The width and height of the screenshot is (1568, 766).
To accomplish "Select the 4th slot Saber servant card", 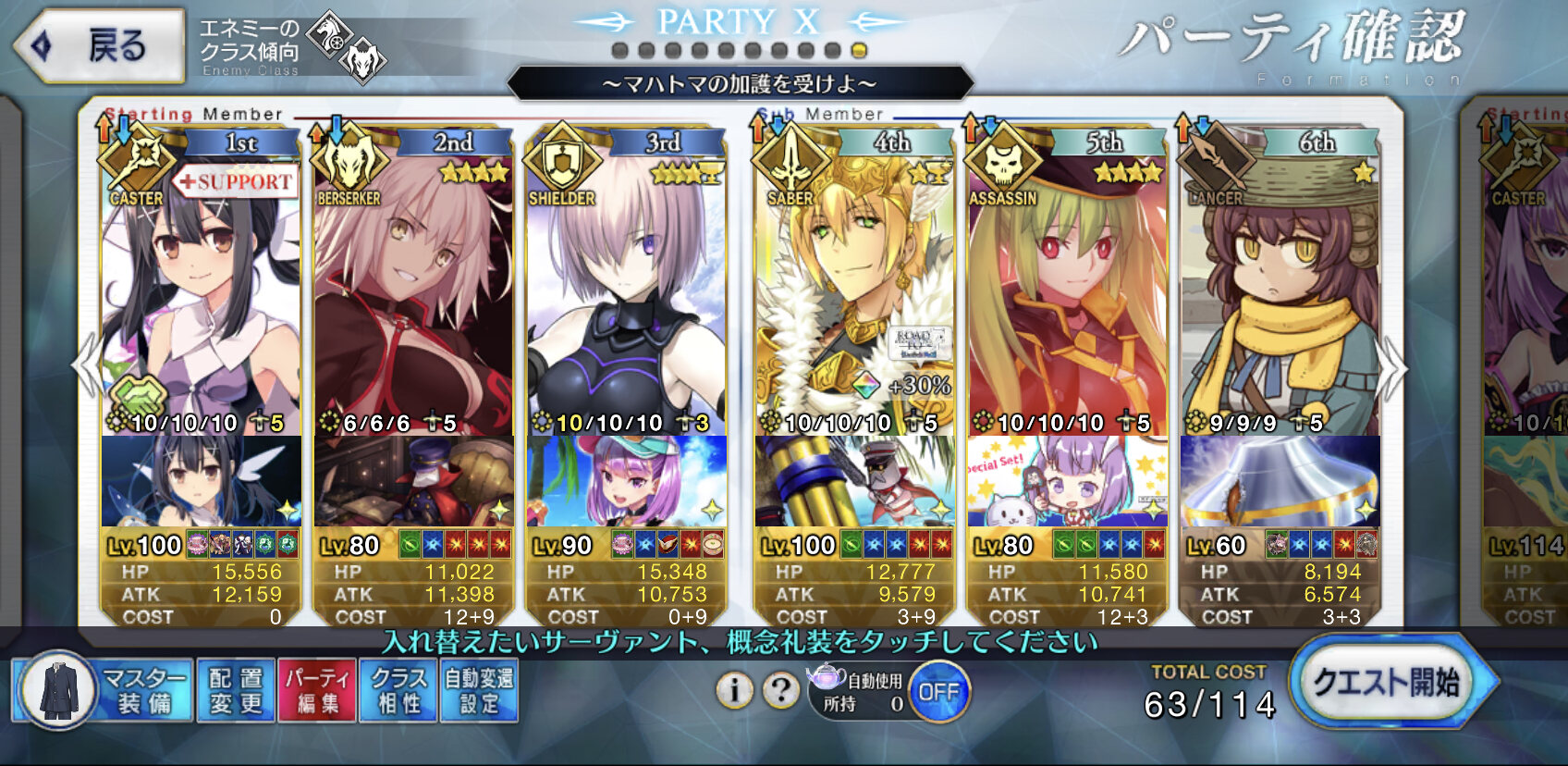I will click(x=854, y=296).
